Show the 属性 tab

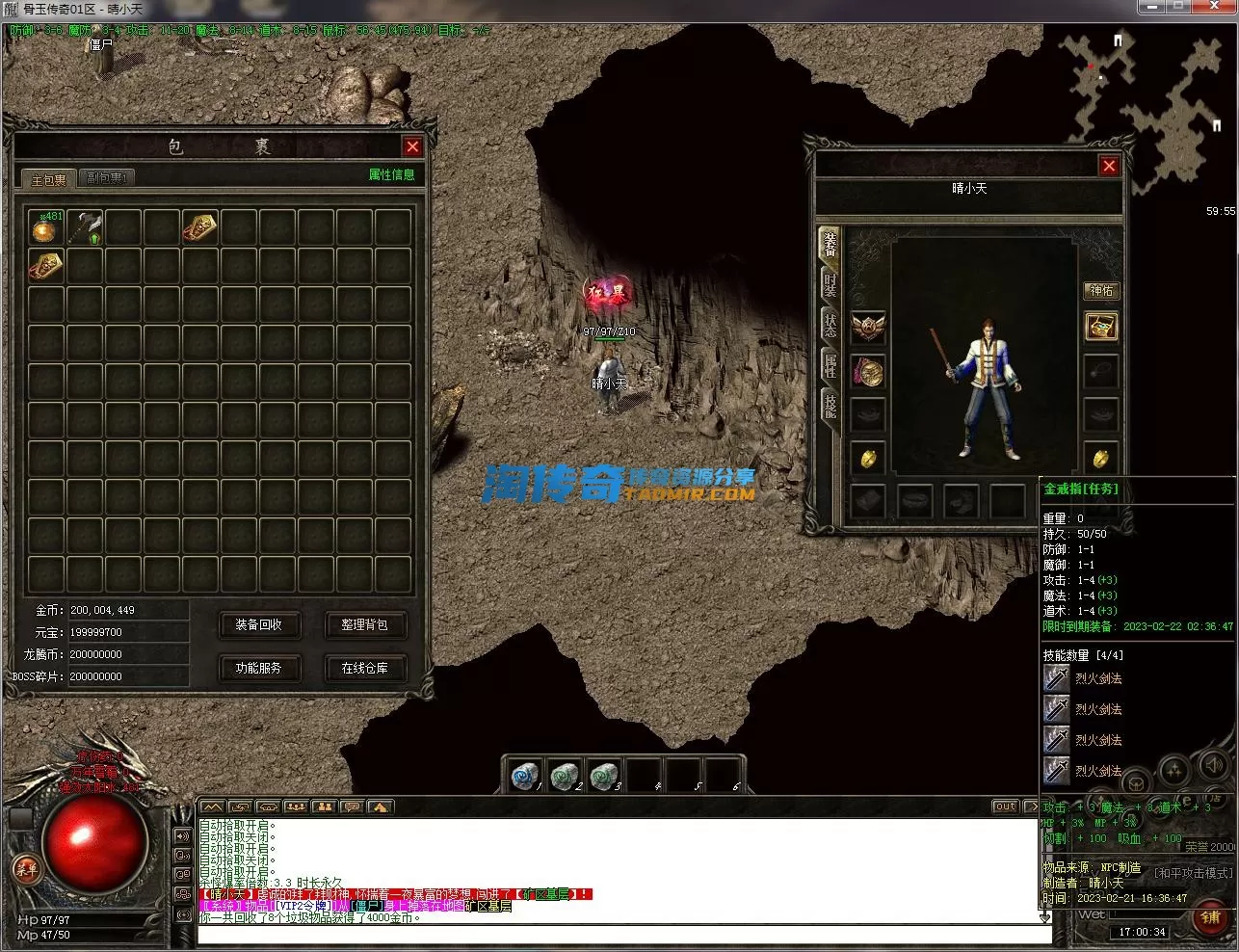tap(830, 365)
